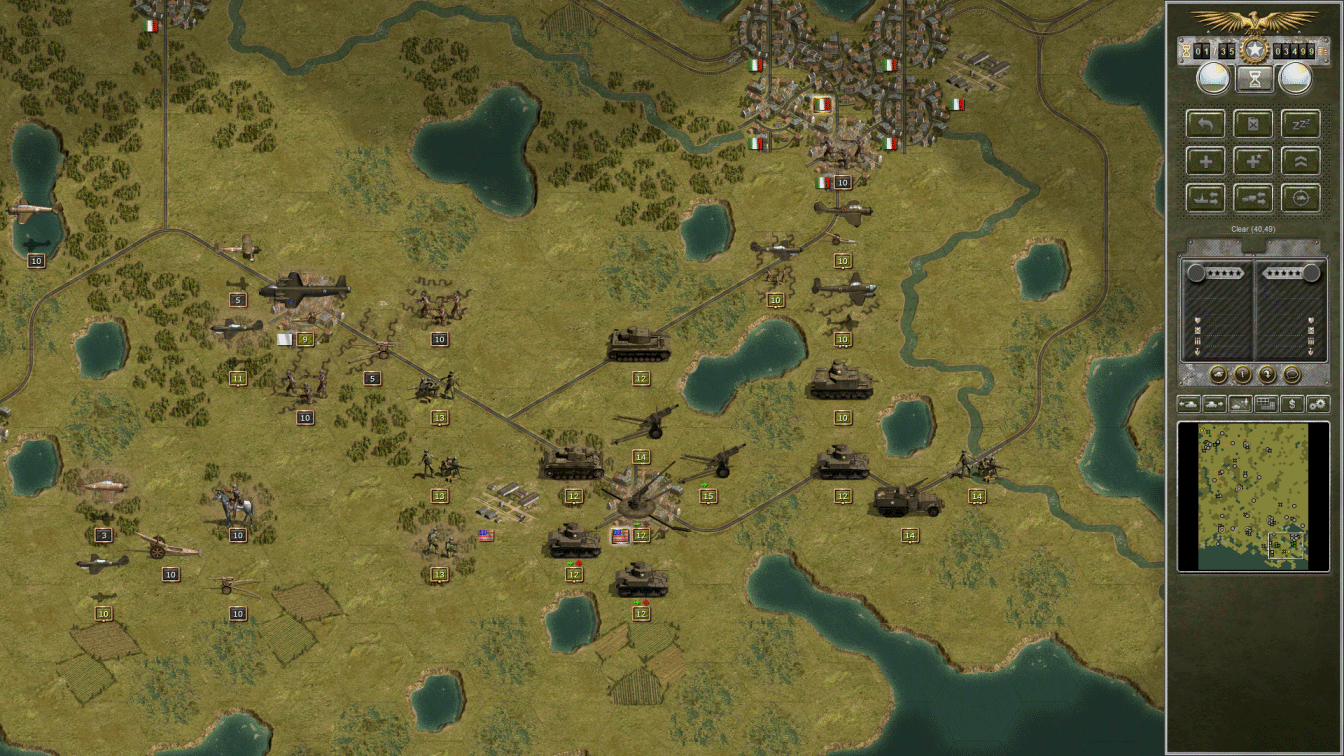Upgrade the unit via the double-chevron icon
The width and height of the screenshot is (1344, 756).
coord(1302,160)
